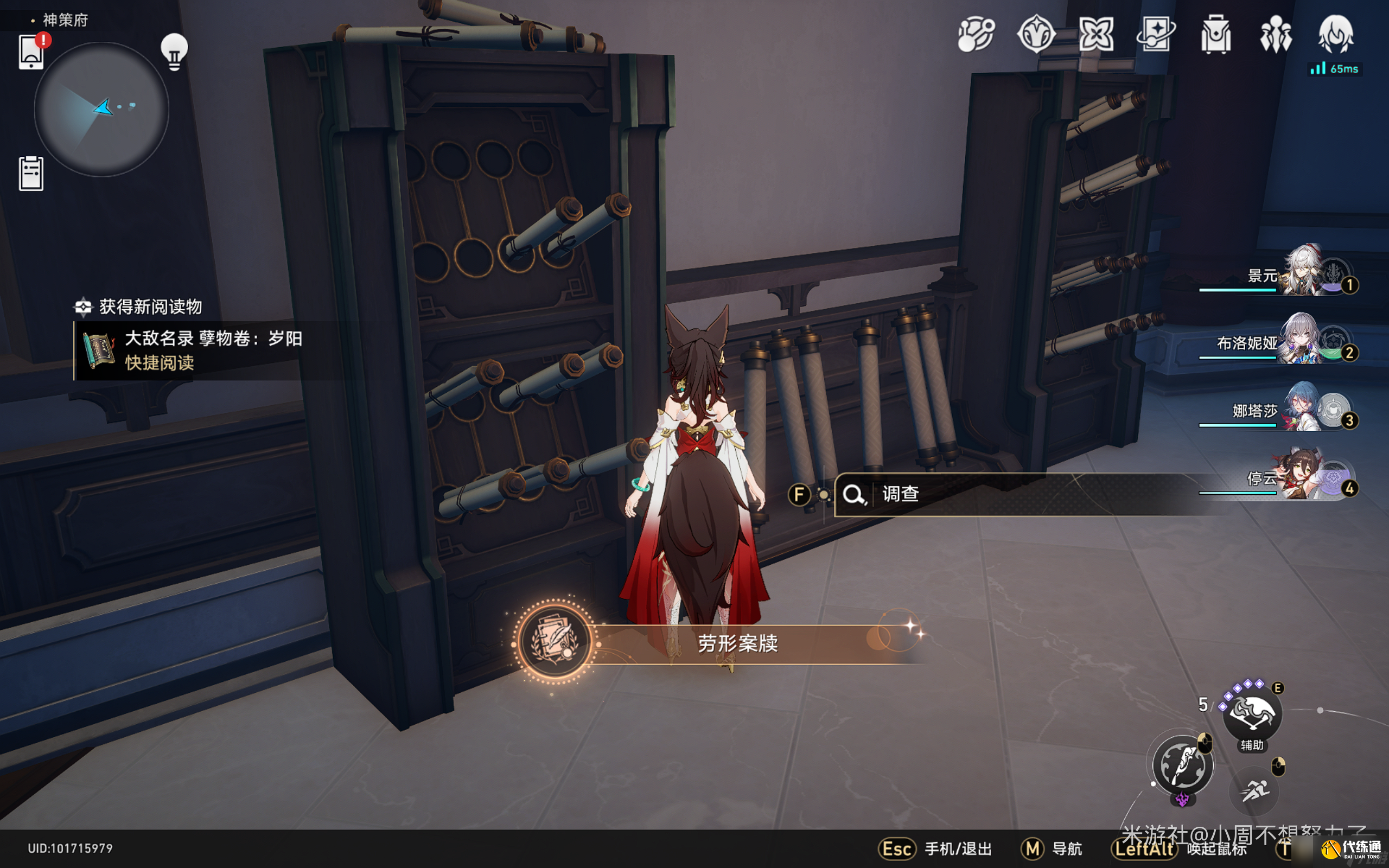Toggle the sprint running icon

[x=1254, y=791]
